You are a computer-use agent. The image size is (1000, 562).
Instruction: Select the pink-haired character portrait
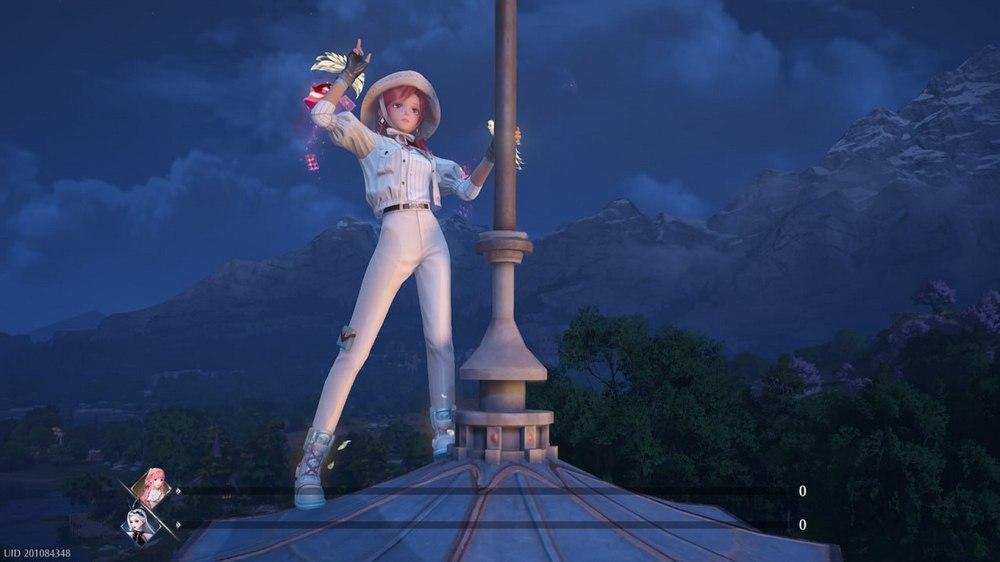(152, 488)
